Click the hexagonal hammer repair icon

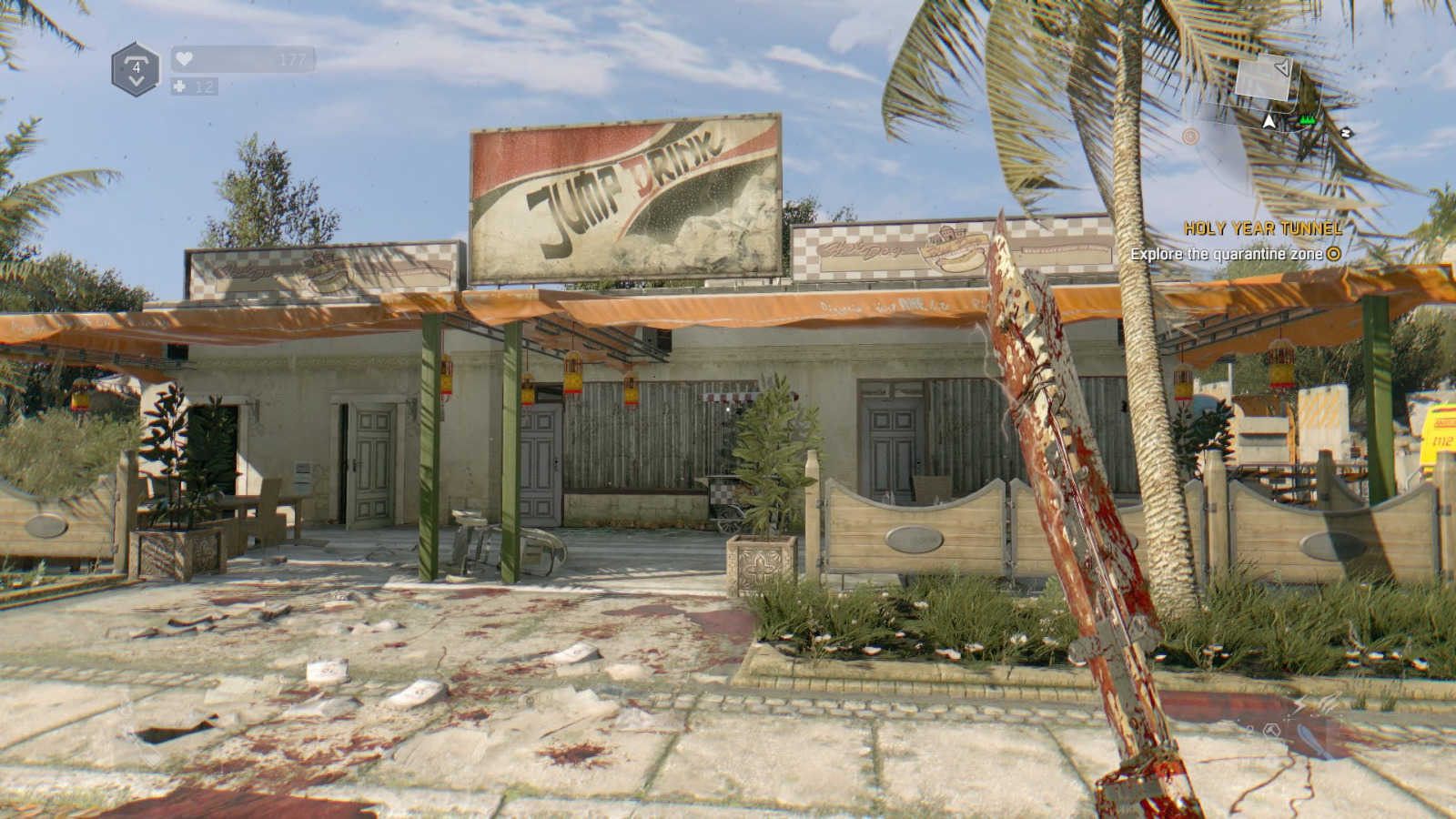[1271, 731]
